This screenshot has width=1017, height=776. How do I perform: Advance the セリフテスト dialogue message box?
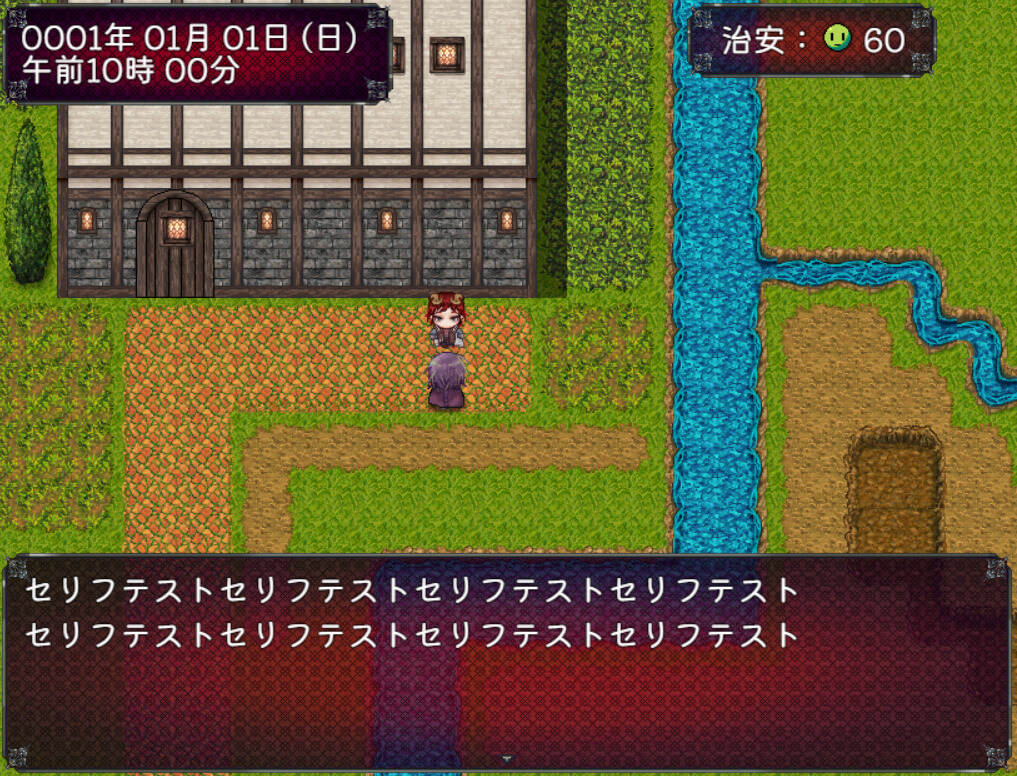pyautogui.click(x=508, y=660)
